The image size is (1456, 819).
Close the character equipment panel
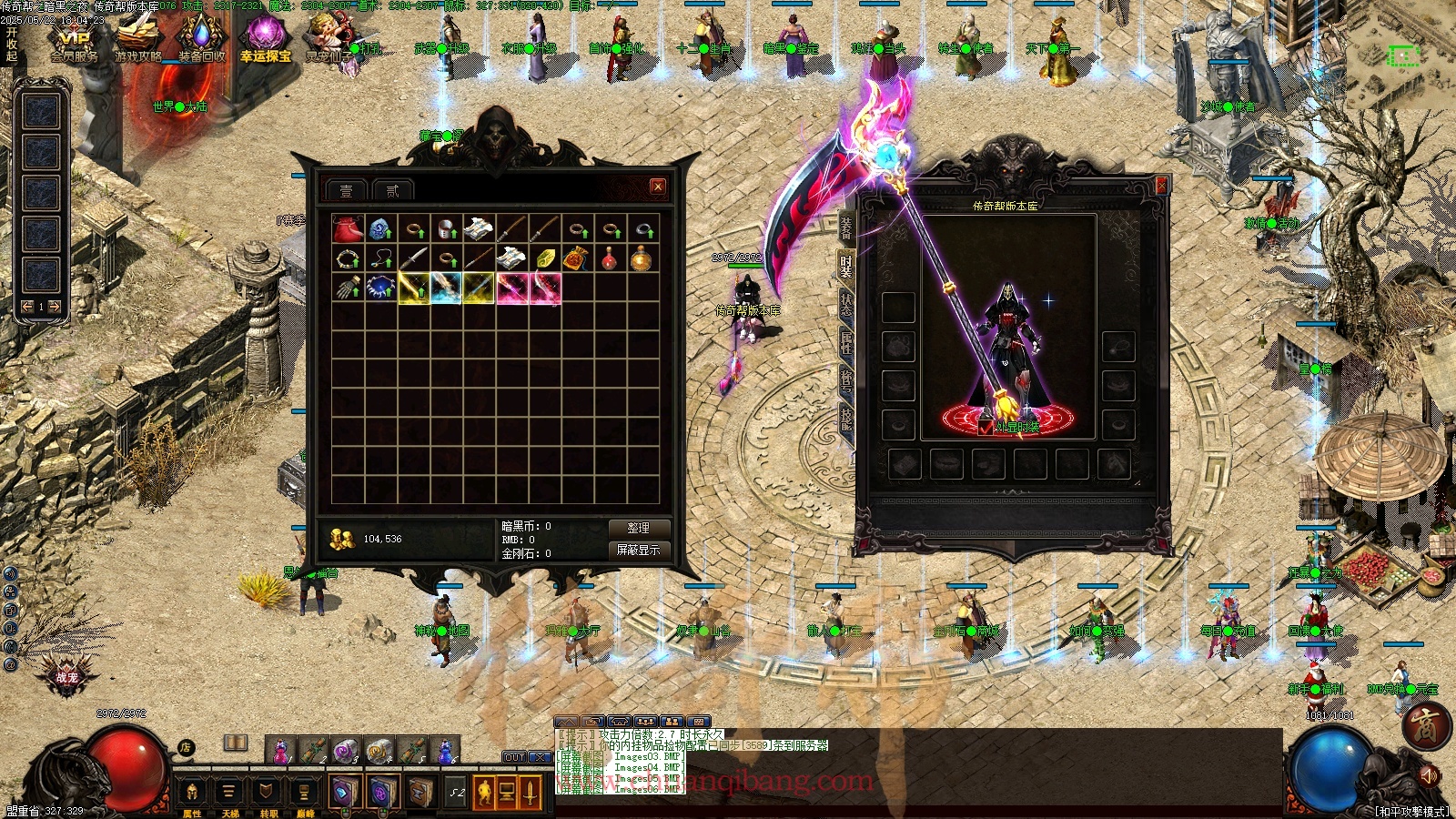tap(1161, 186)
